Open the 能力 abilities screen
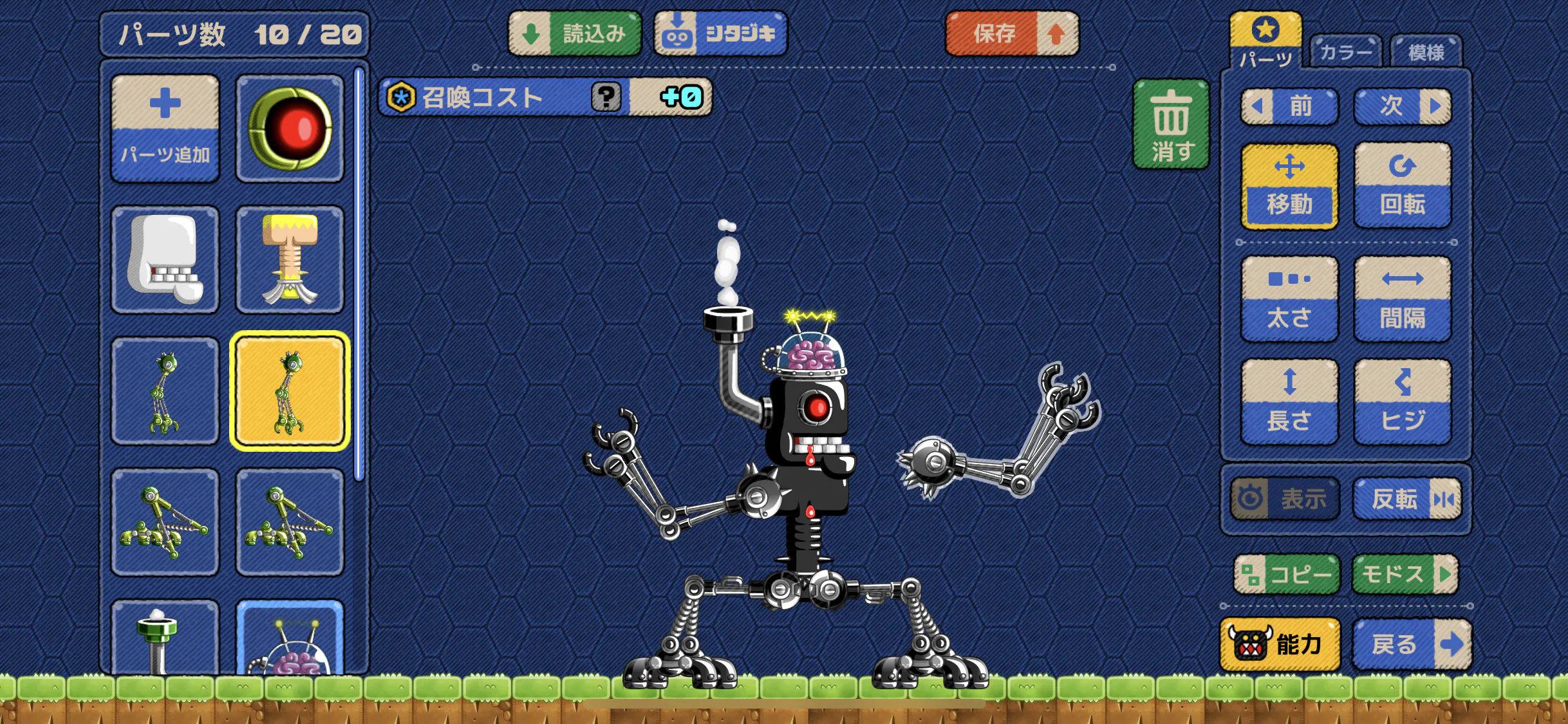 pyautogui.click(x=1280, y=644)
